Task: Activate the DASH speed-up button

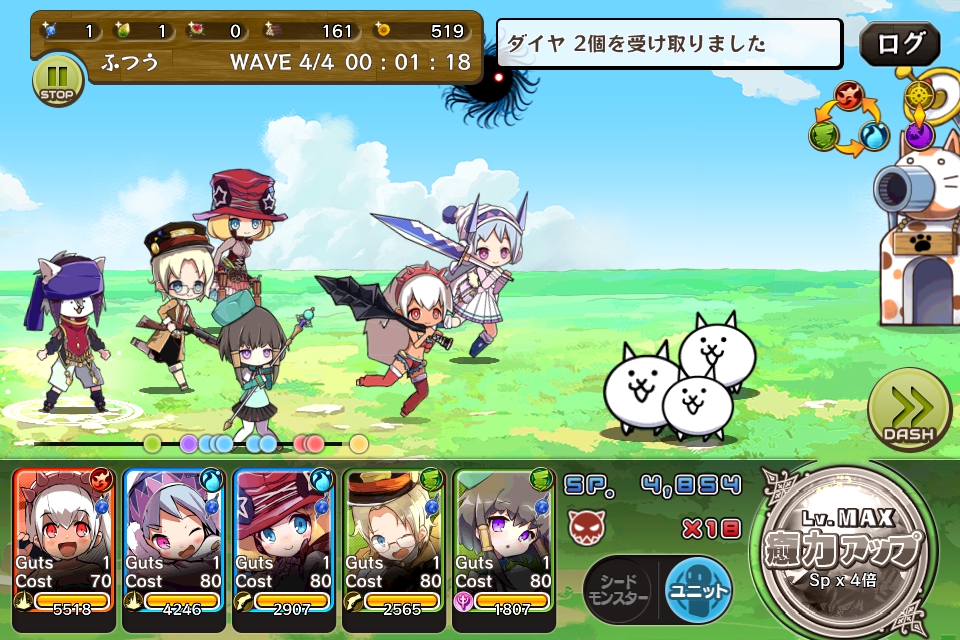Action: click(908, 411)
